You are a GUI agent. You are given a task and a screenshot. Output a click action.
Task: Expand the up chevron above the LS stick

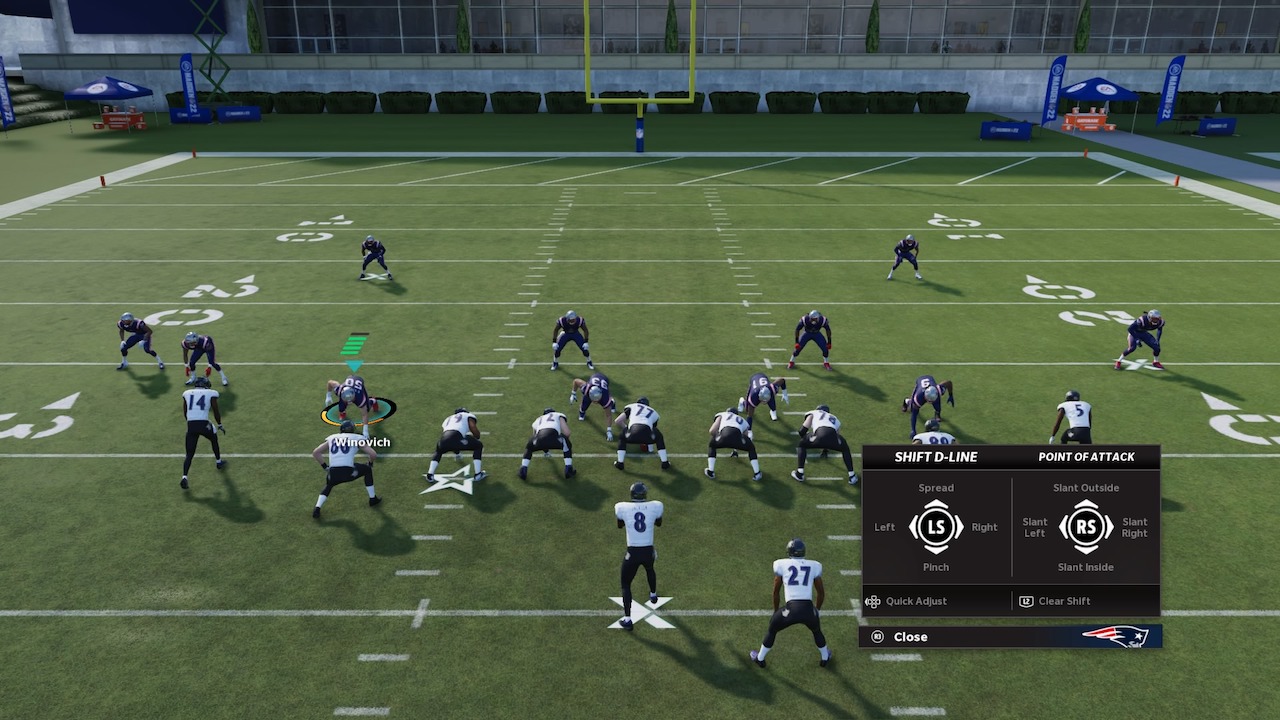coord(935,505)
